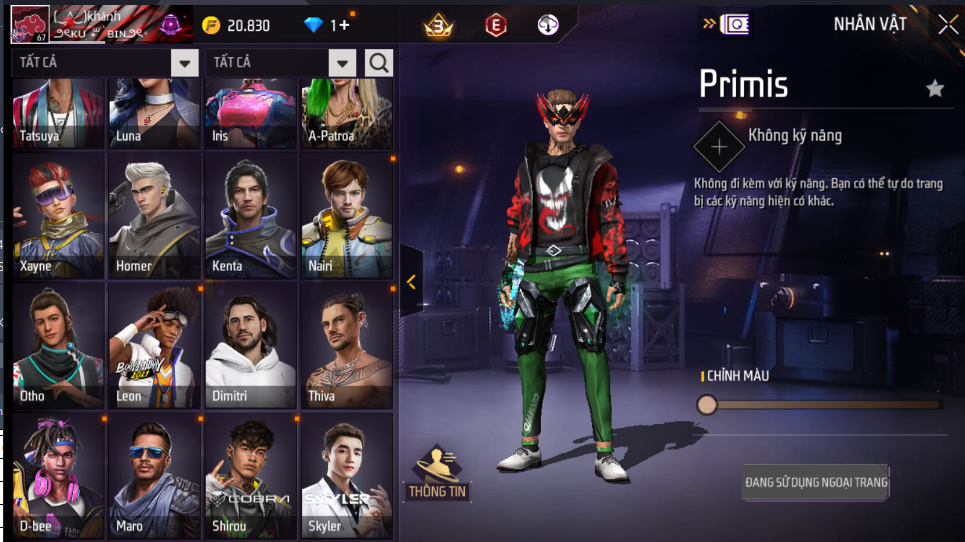The image size is (965, 542).
Task: Select the Otho character card
Action: (59, 345)
